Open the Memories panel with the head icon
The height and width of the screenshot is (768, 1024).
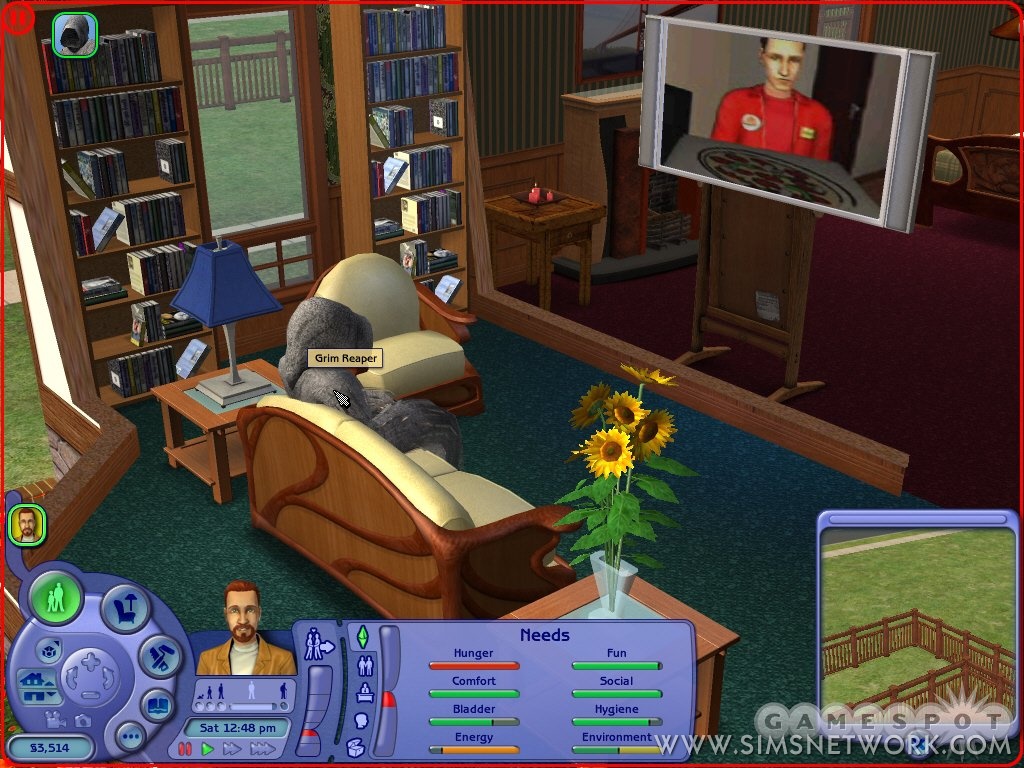coord(362,720)
